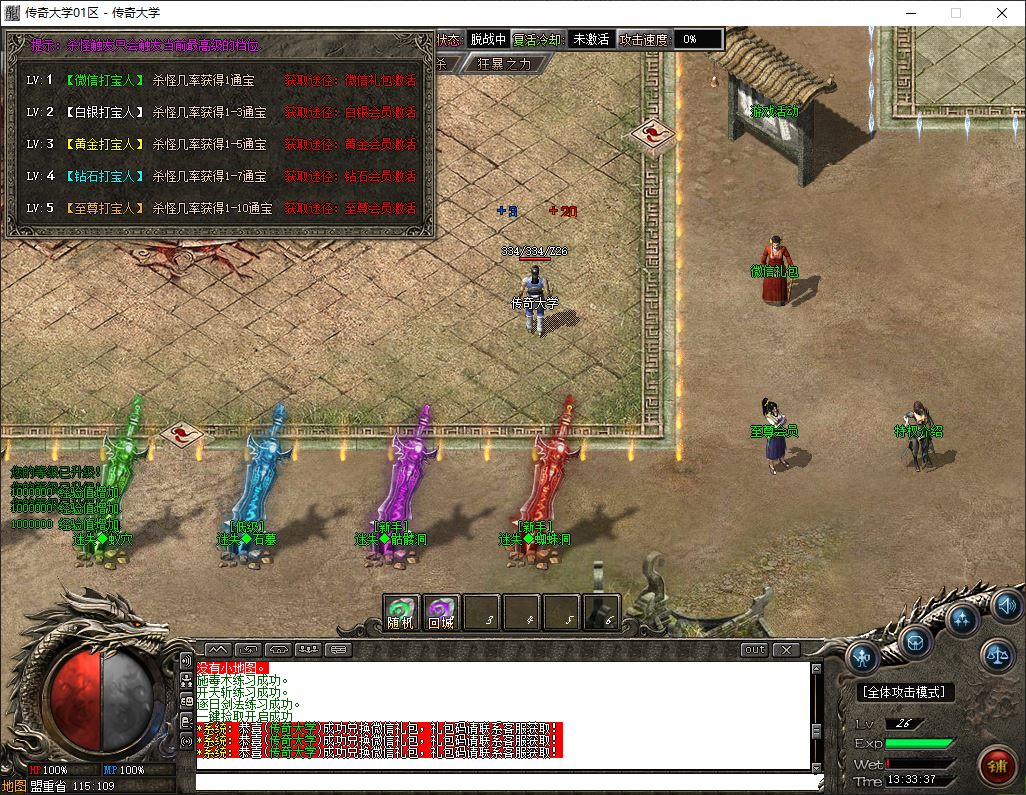Viewport: 1026px width, 795px height.
Task: Use the 随机 random teleport scroll slot
Action: click(401, 612)
